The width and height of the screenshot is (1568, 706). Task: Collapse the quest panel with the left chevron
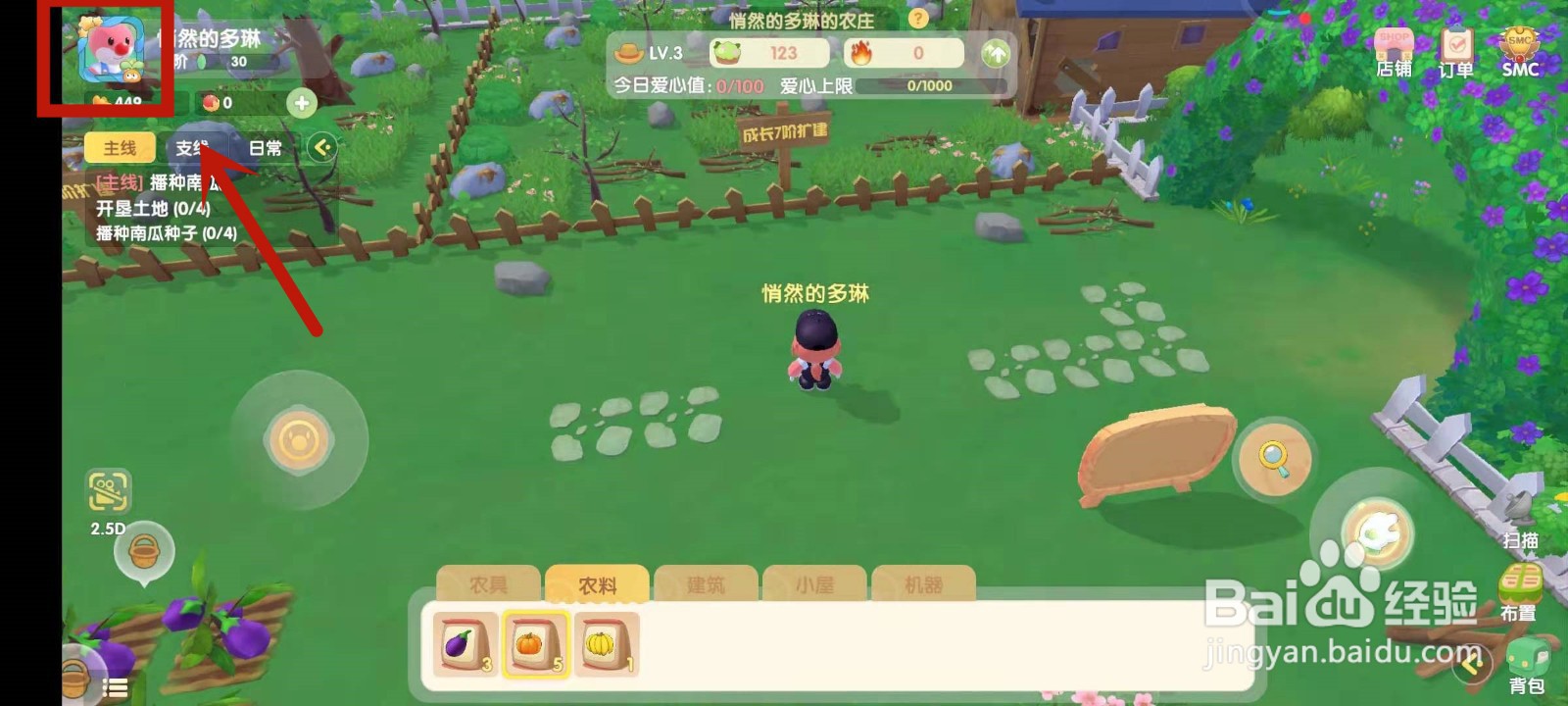click(323, 149)
